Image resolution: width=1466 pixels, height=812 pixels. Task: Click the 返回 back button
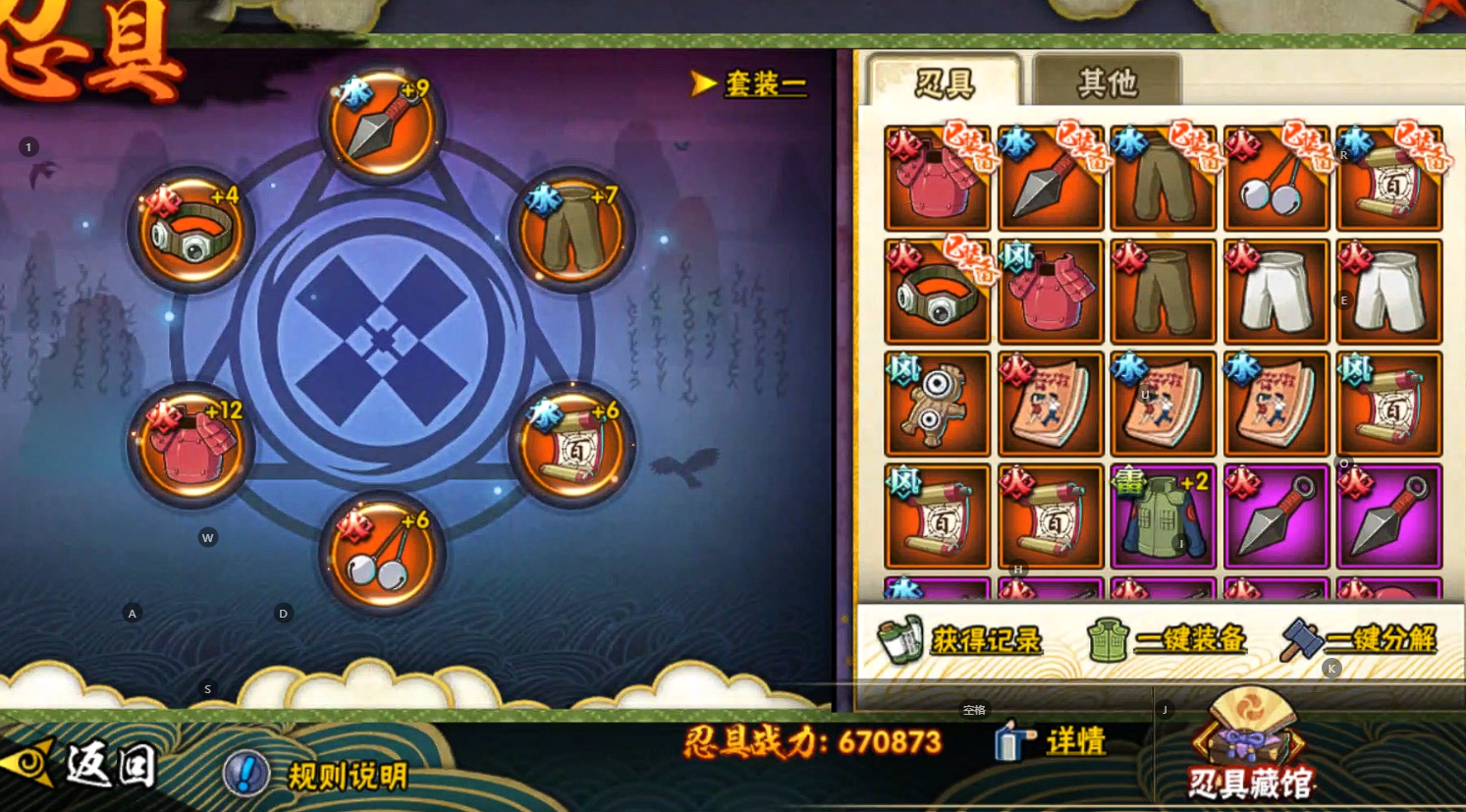coord(83,764)
